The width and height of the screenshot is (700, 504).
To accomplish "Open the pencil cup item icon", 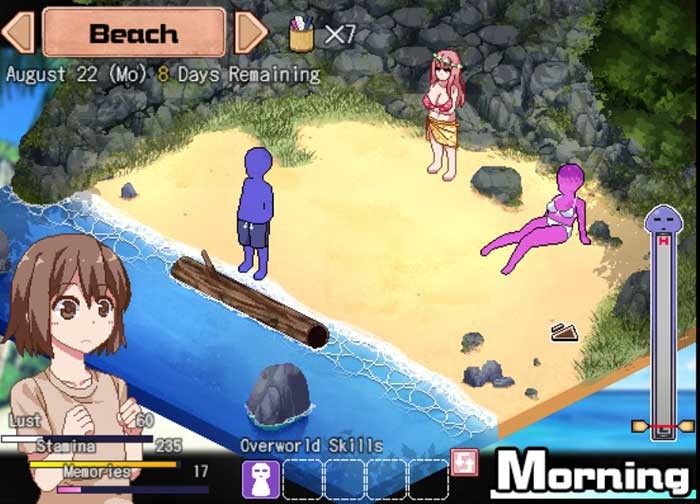I will [x=301, y=33].
